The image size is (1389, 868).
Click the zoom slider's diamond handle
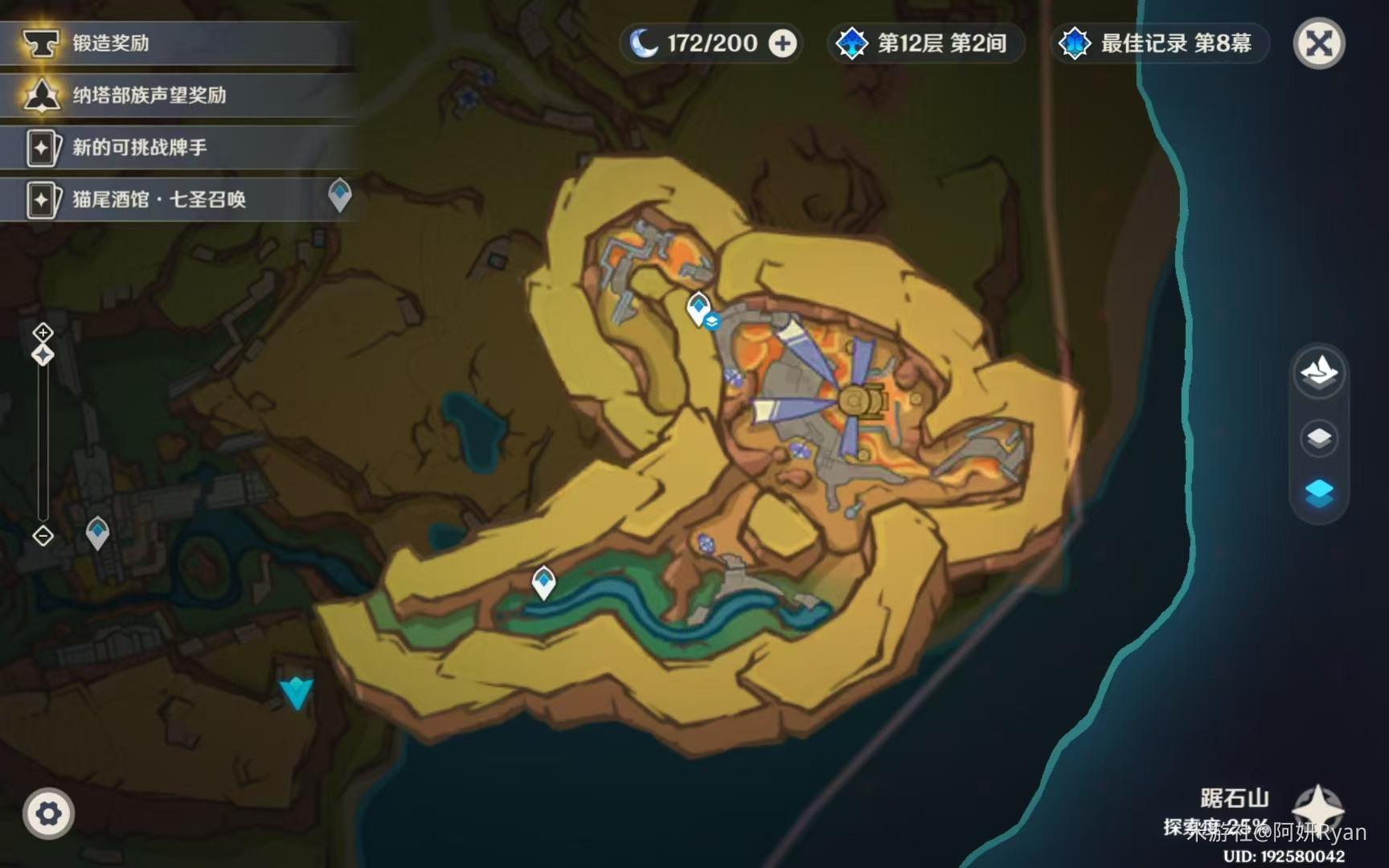(x=43, y=354)
